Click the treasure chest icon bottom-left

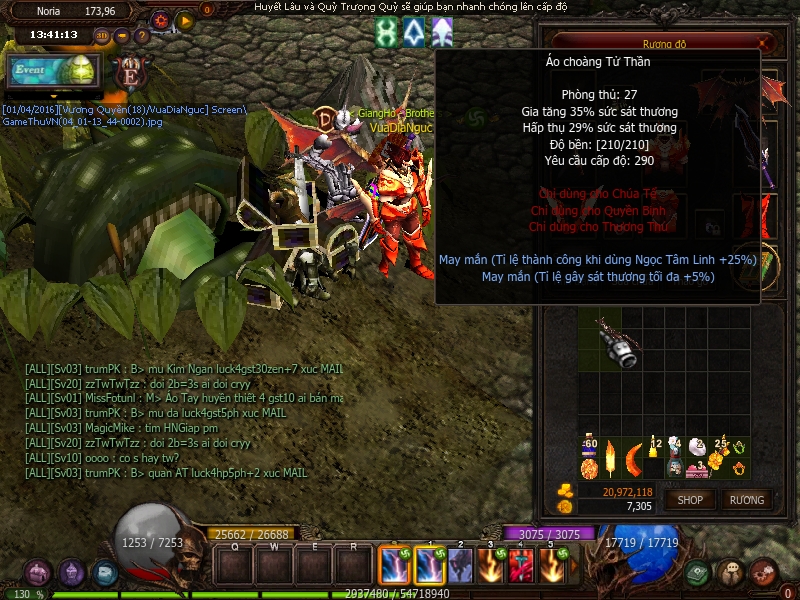38,573
